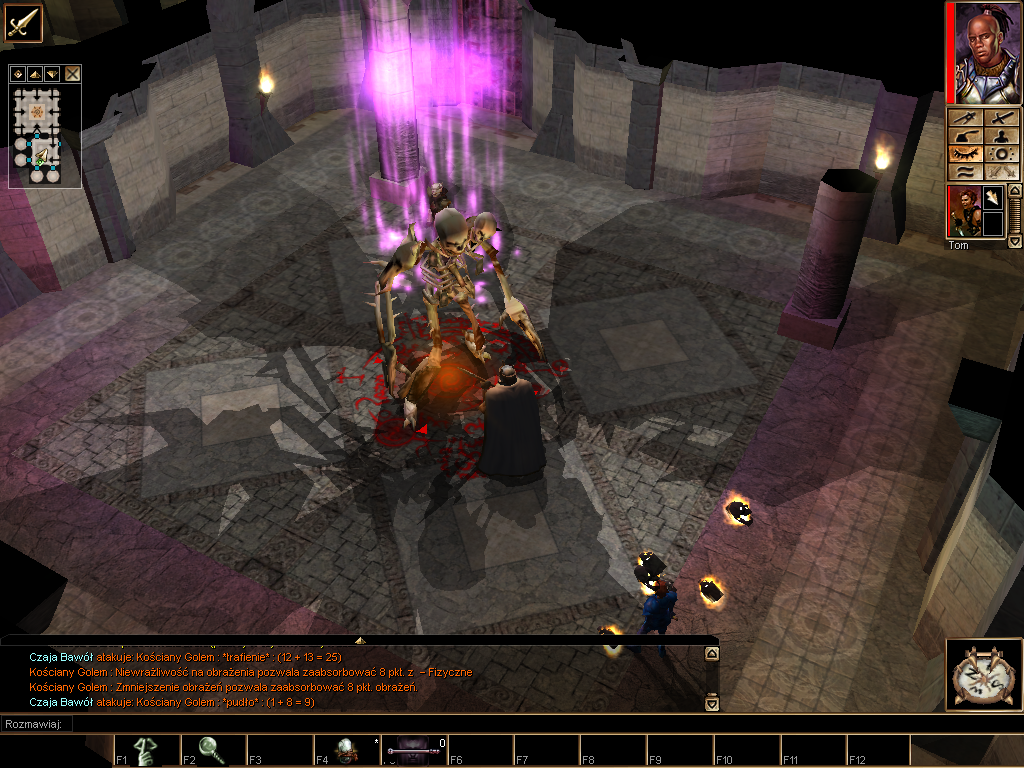This screenshot has height=768, width=1024.
Task: Focus the Rozmawiaj chat input field
Action: pos(400,724)
